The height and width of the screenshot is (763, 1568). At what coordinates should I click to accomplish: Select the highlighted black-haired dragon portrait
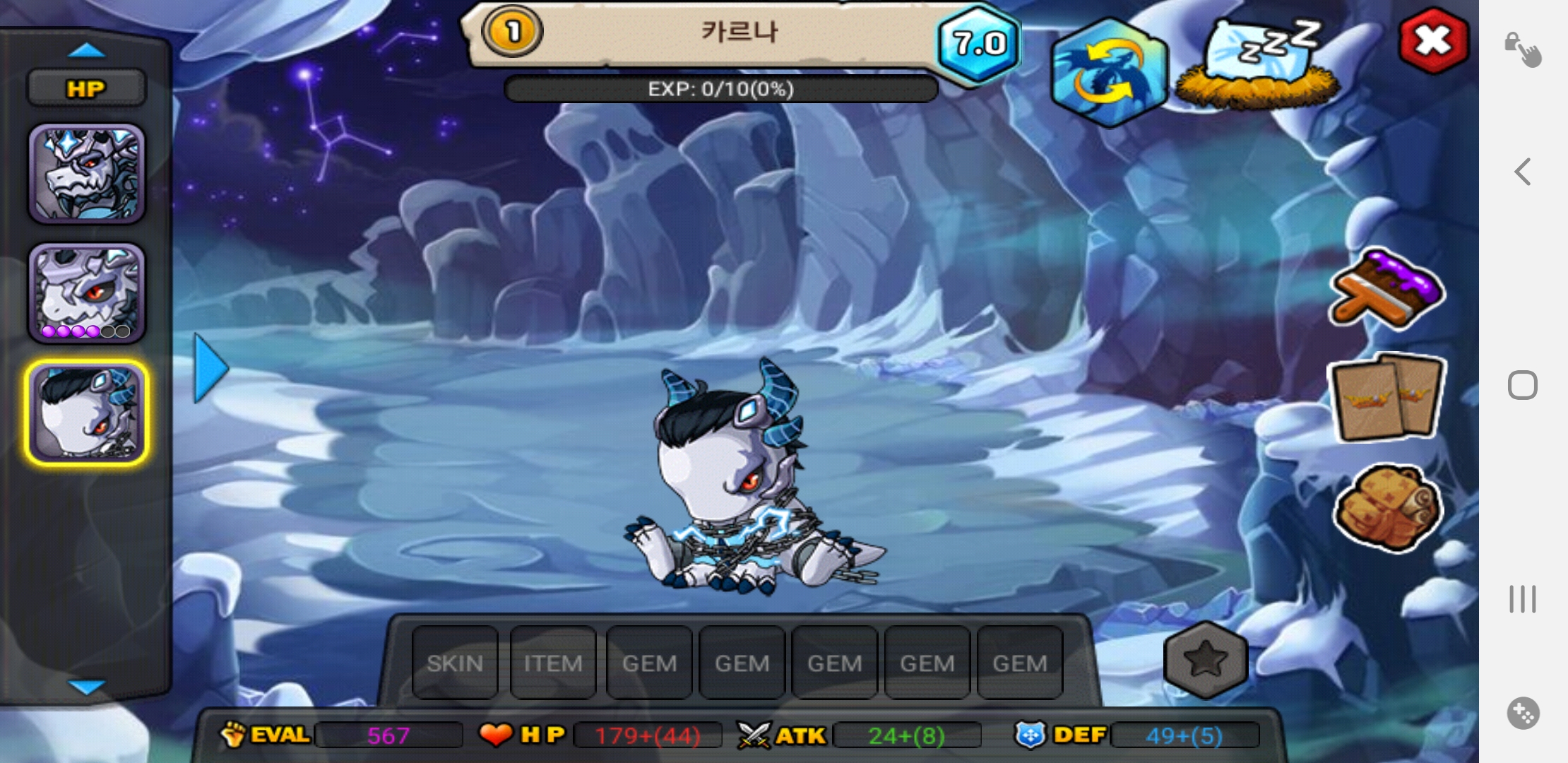click(x=86, y=413)
